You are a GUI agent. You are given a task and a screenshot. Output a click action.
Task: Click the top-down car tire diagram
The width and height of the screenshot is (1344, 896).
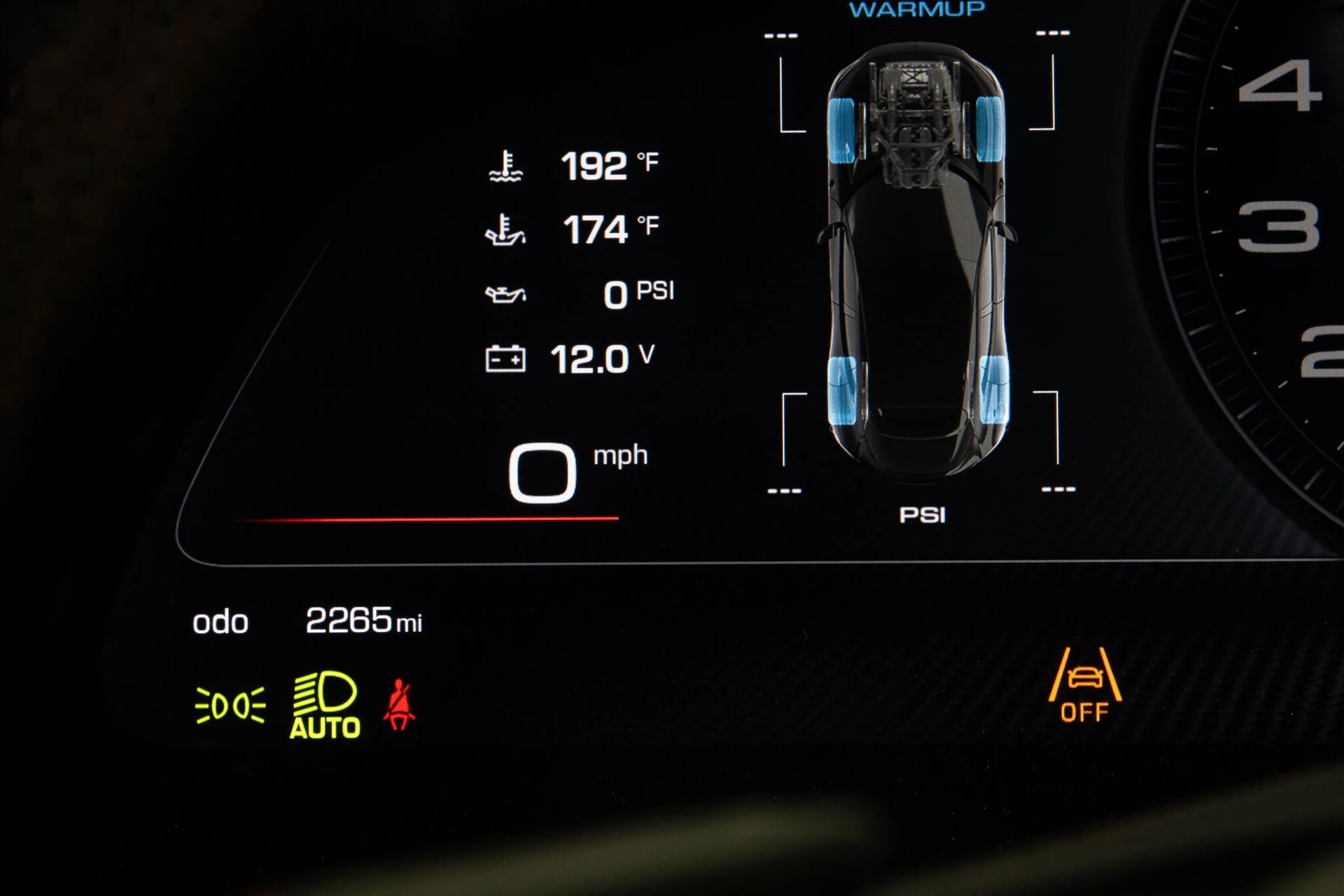(917, 262)
